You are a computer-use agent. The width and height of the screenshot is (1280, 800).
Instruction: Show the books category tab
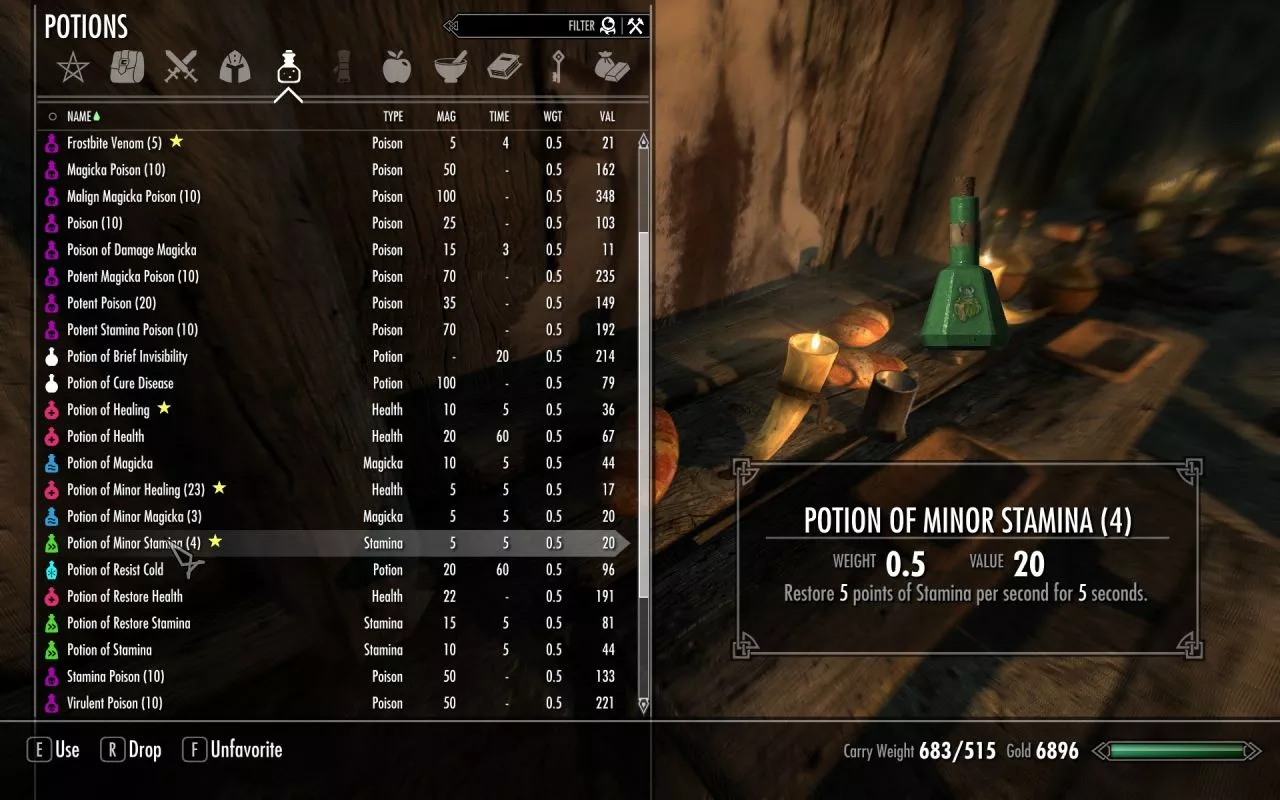[x=504, y=68]
